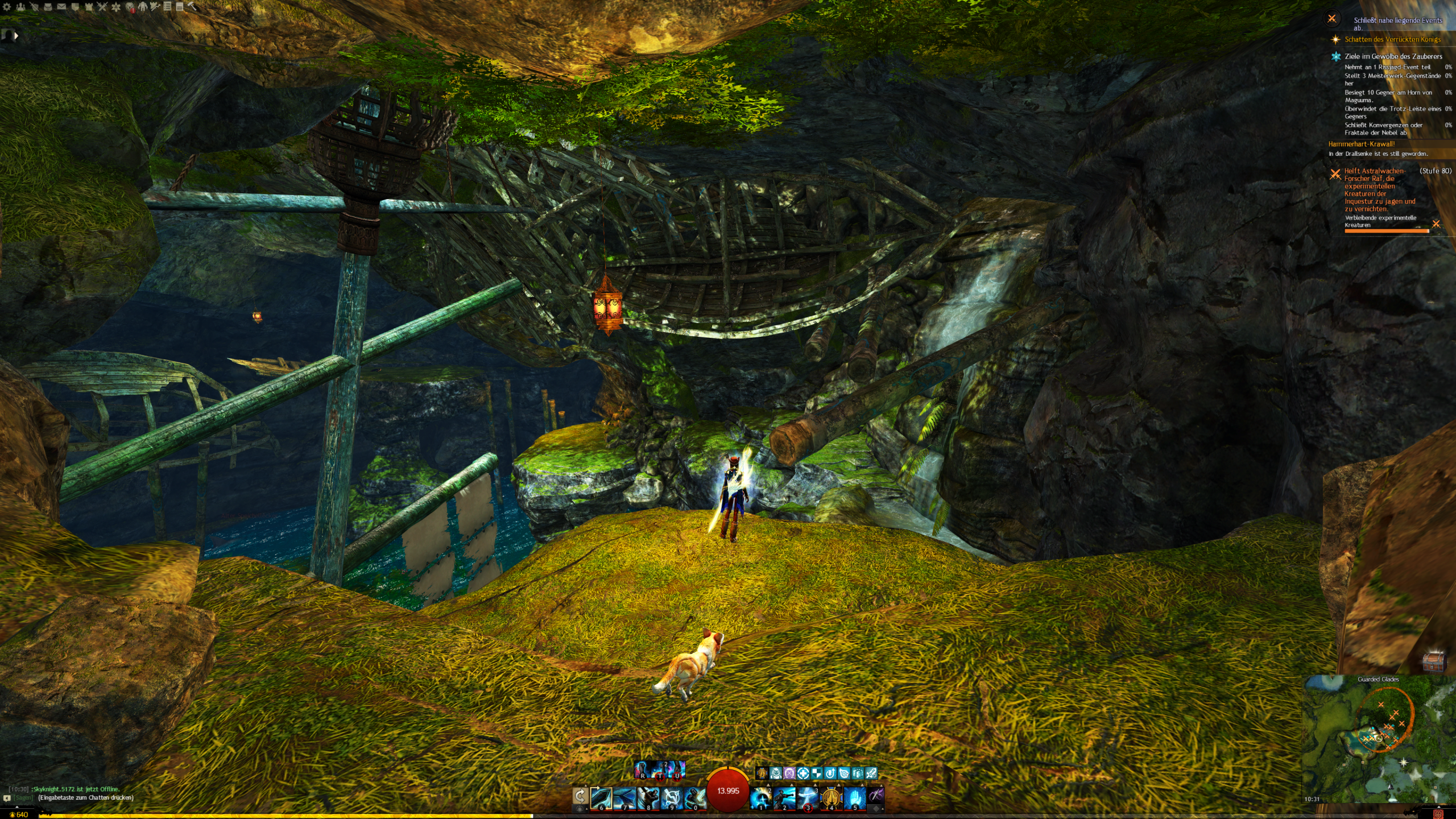Use the purple elite skill
Image resolution: width=1456 pixels, height=819 pixels.
pos(876,796)
